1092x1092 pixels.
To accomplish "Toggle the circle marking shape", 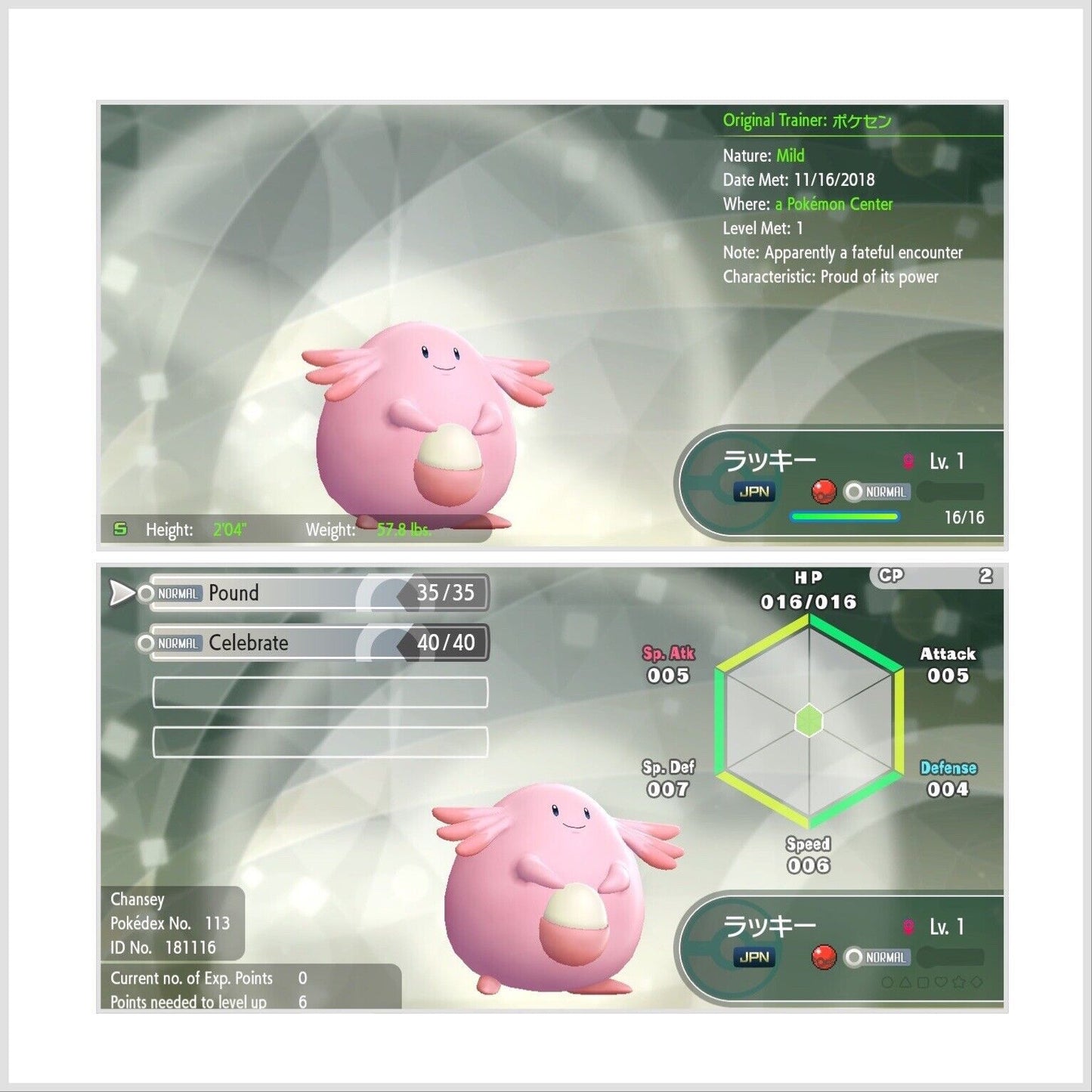I will pyautogui.click(x=888, y=982).
